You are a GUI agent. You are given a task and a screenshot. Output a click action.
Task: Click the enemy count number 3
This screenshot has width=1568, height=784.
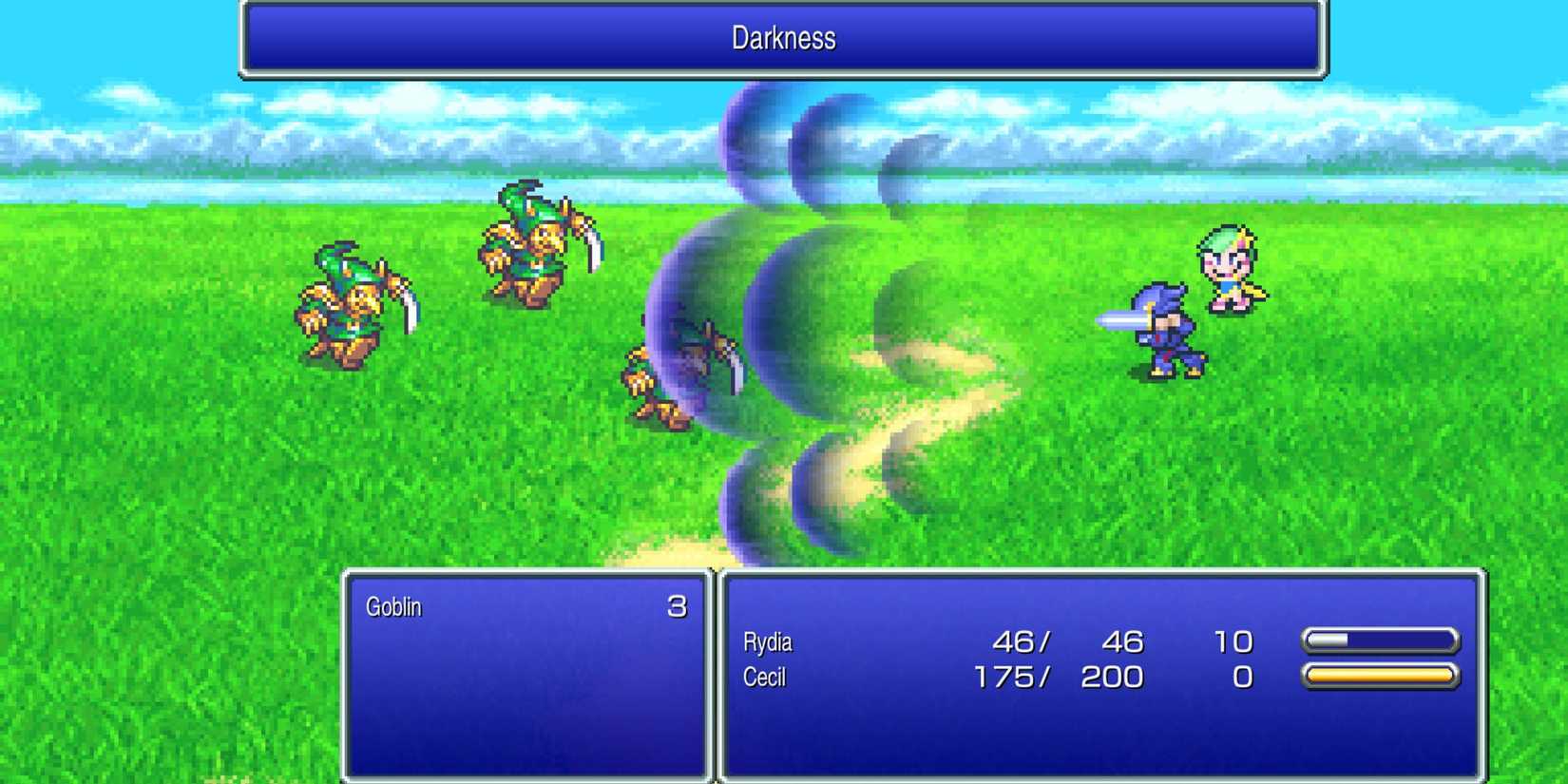(x=678, y=607)
